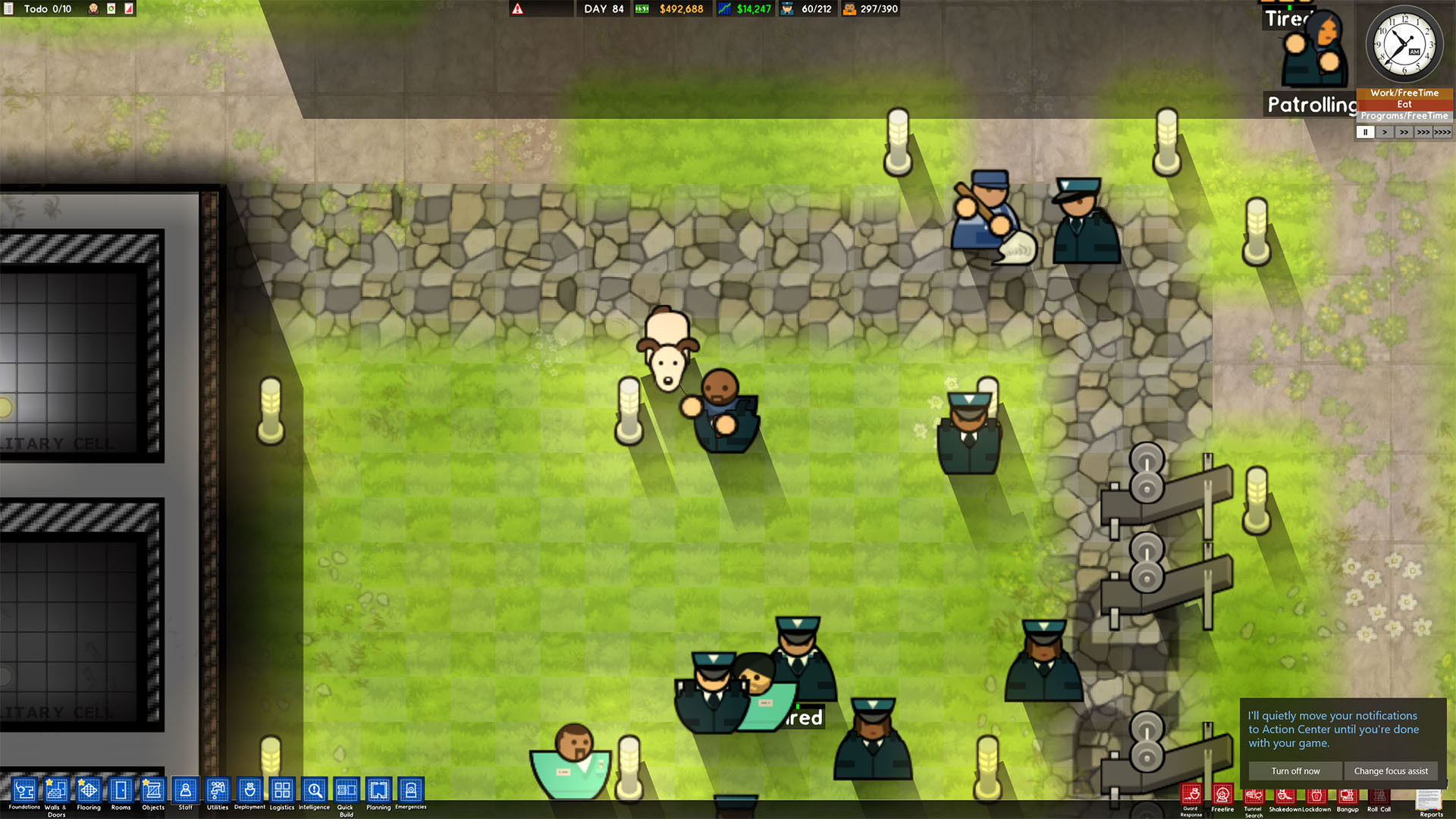Open the Staff panel

(x=185, y=792)
